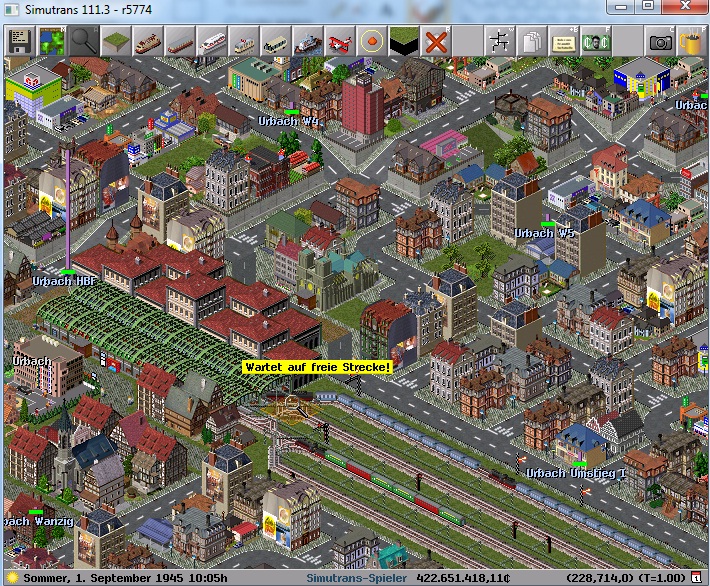The height and width of the screenshot is (586, 710).
Task: Click the coffee mug pause button
Action: tap(691, 42)
